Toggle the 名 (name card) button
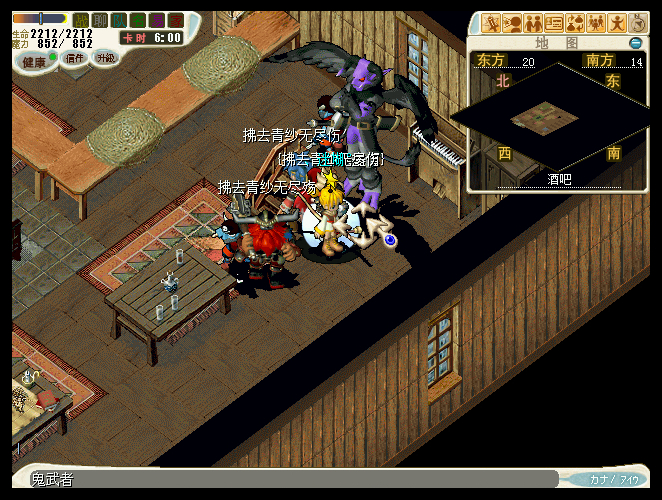This screenshot has height=500, width=662. click(x=137, y=19)
